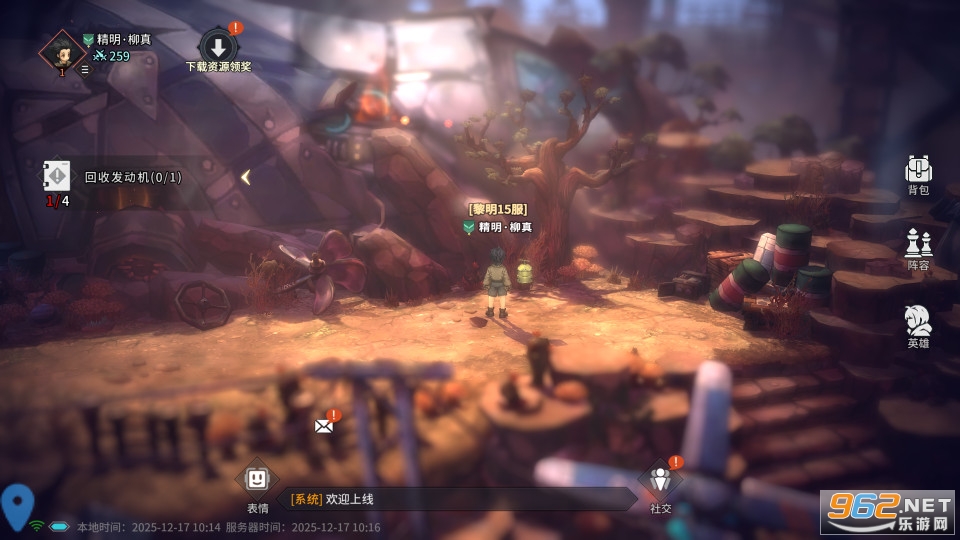Open the player avatar profile

(x=62, y=51)
